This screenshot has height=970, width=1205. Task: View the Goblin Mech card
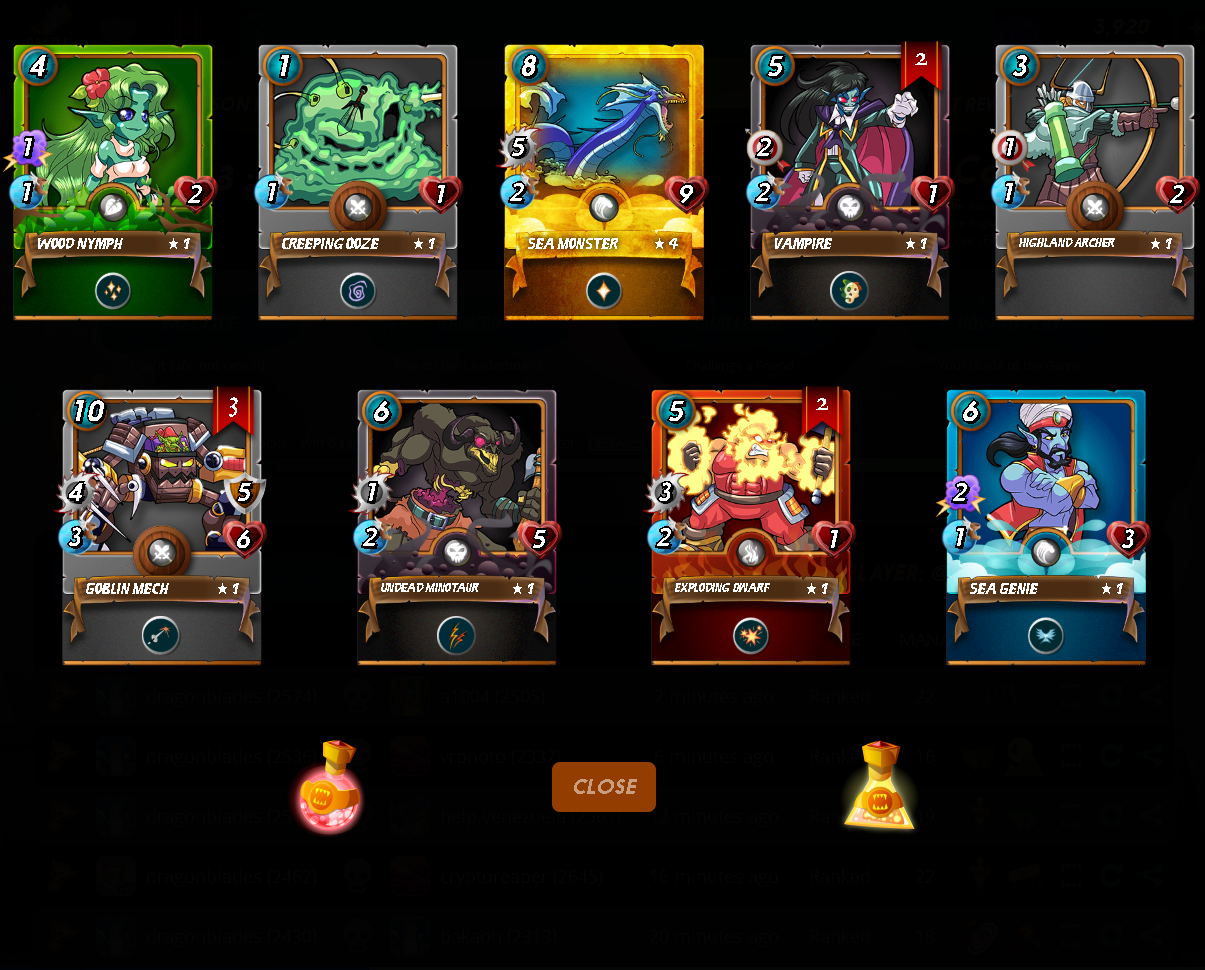pyautogui.click(x=162, y=527)
